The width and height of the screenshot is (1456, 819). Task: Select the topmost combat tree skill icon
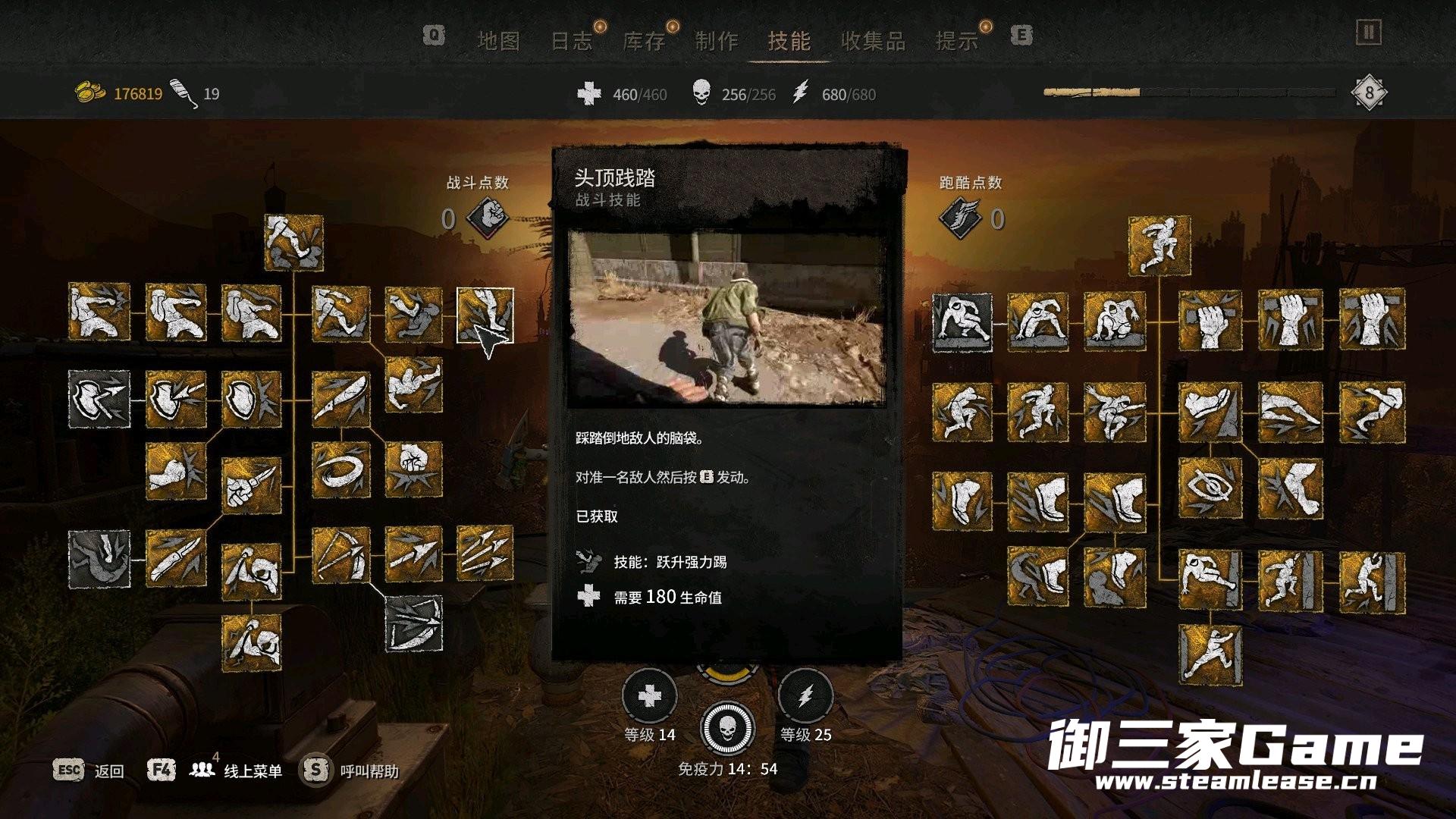[x=293, y=243]
